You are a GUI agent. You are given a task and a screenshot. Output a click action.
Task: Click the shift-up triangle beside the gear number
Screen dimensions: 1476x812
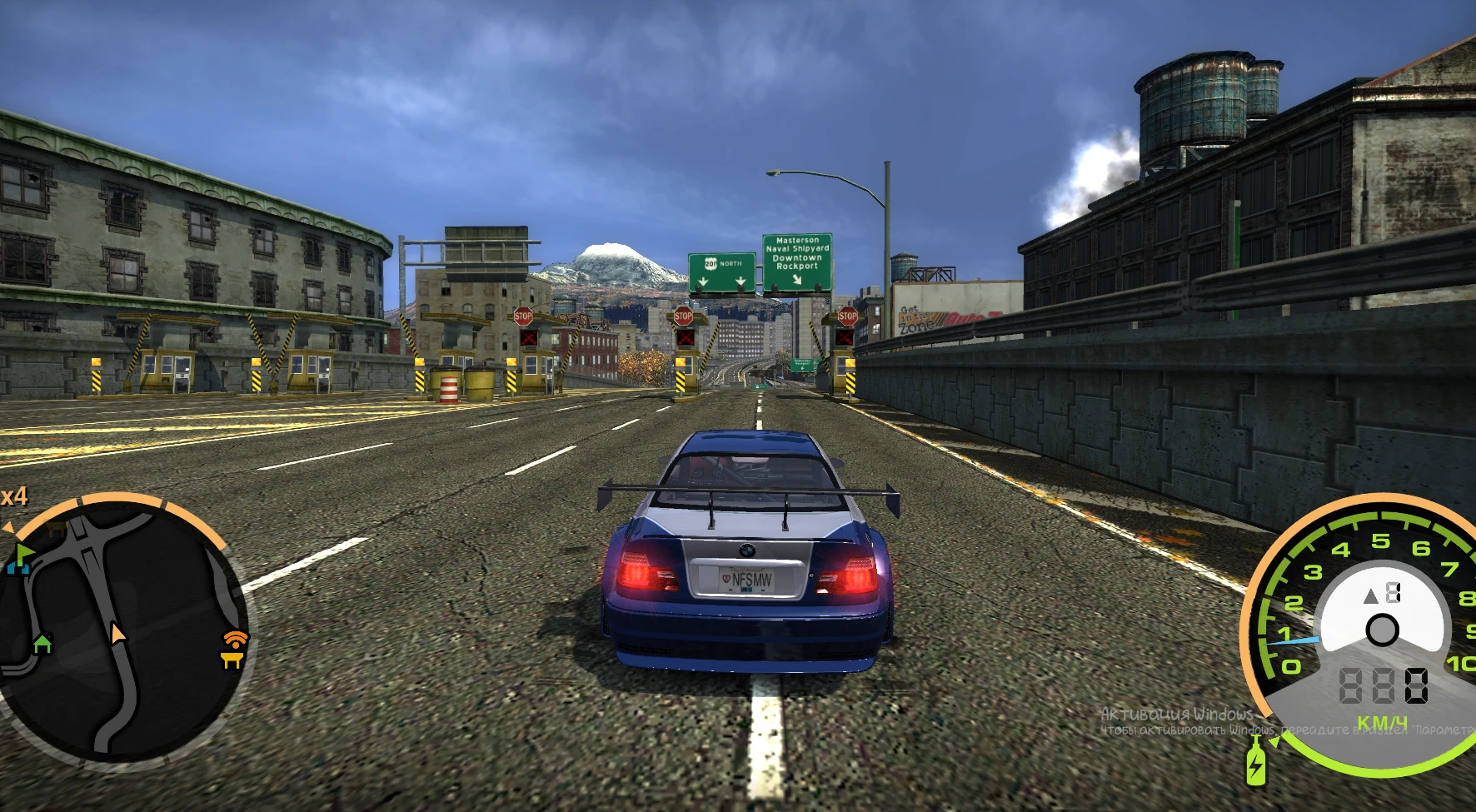1371,596
